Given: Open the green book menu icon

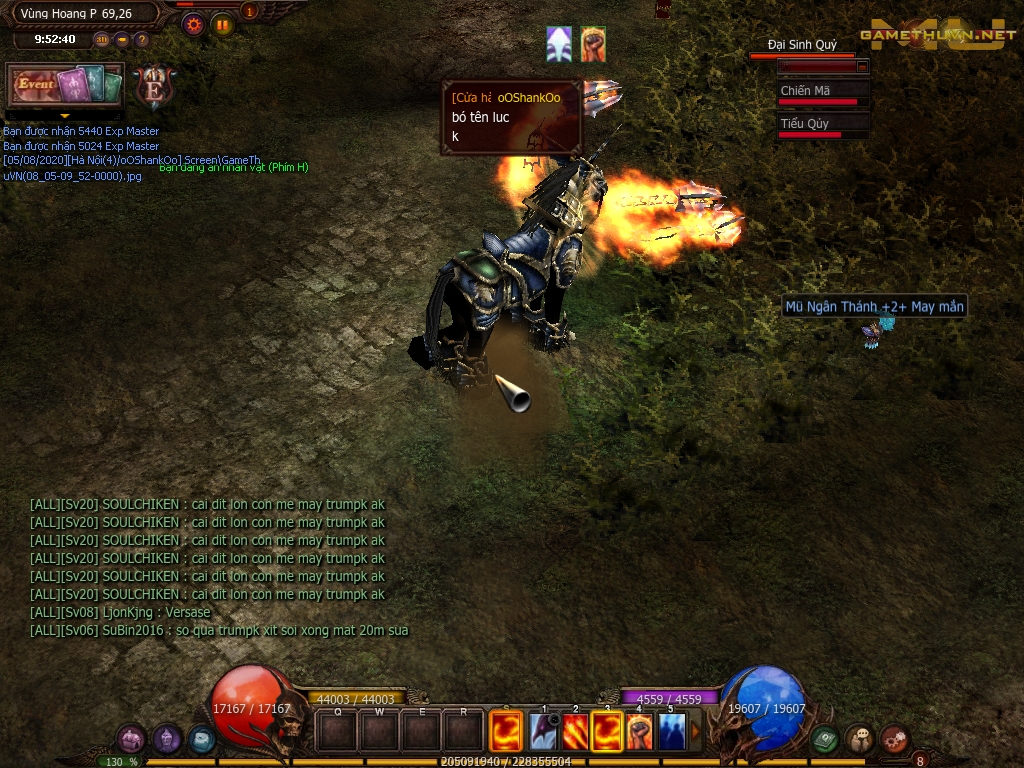Looking at the screenshot, I should coord(825,740).
